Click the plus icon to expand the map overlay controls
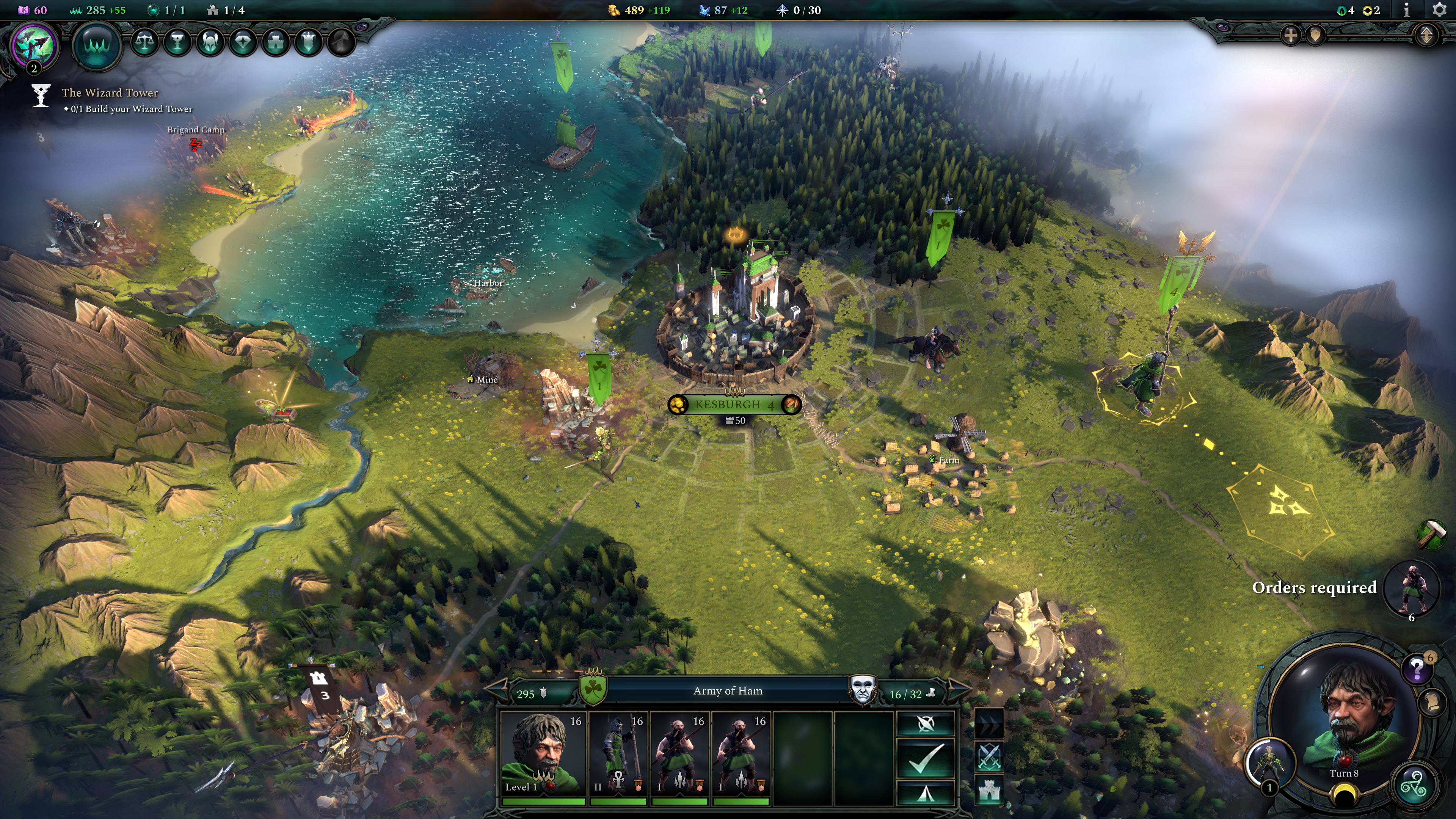The height and width of the screenshot is (819, 1456). (1290, 36)
